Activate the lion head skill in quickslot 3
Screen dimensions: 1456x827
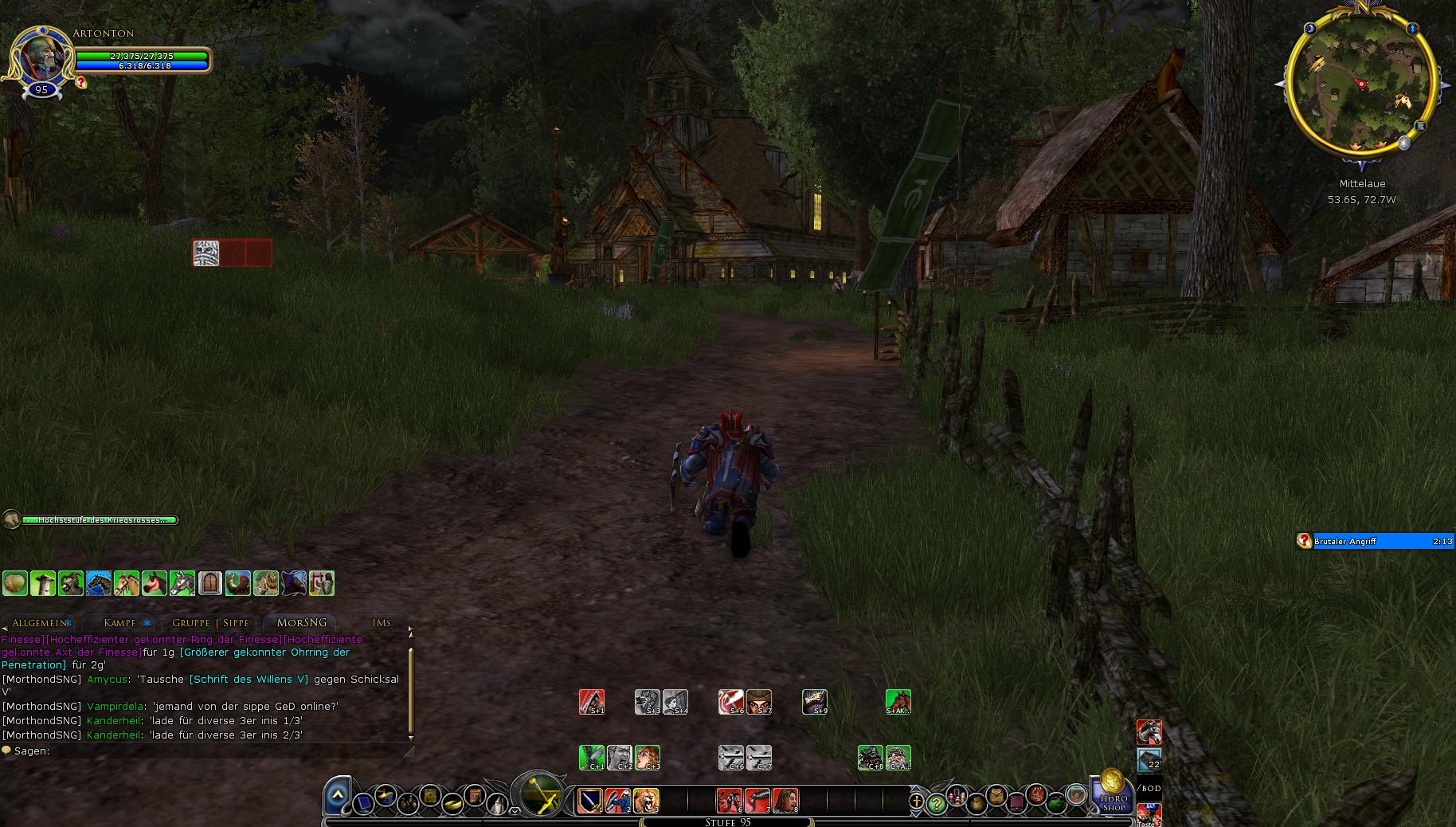646,800
